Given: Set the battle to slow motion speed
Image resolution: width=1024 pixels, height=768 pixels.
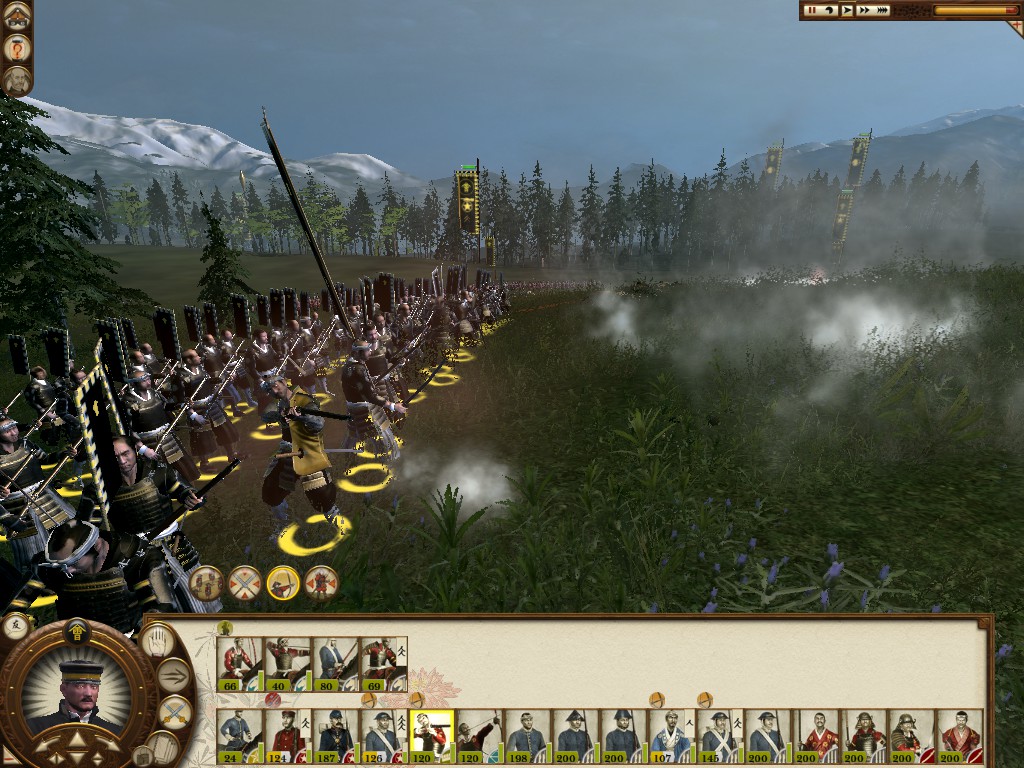Looking at the screenshot, I should pyautogui.click(x=829, y=10).
